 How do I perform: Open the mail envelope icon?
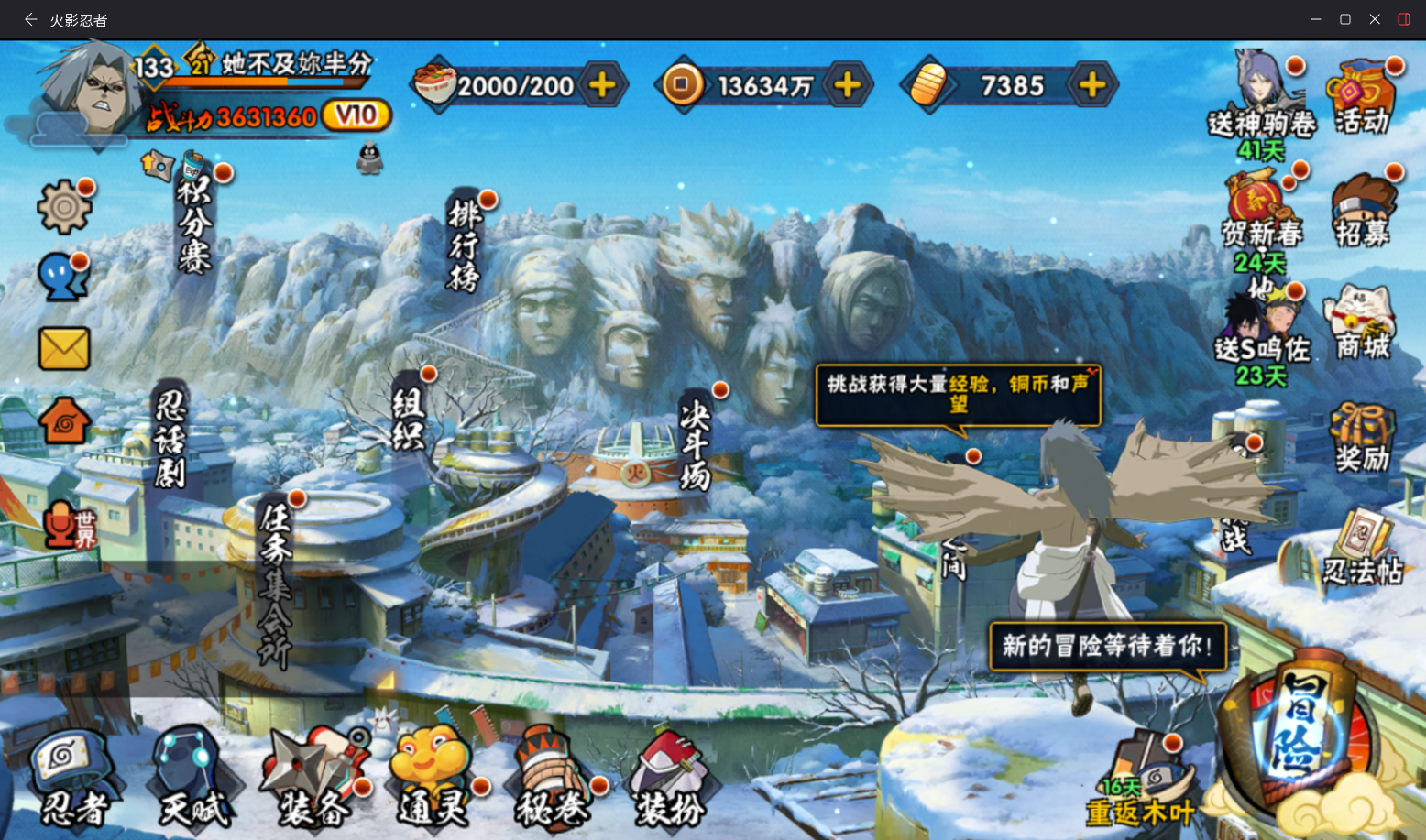(x=64, y=349)
